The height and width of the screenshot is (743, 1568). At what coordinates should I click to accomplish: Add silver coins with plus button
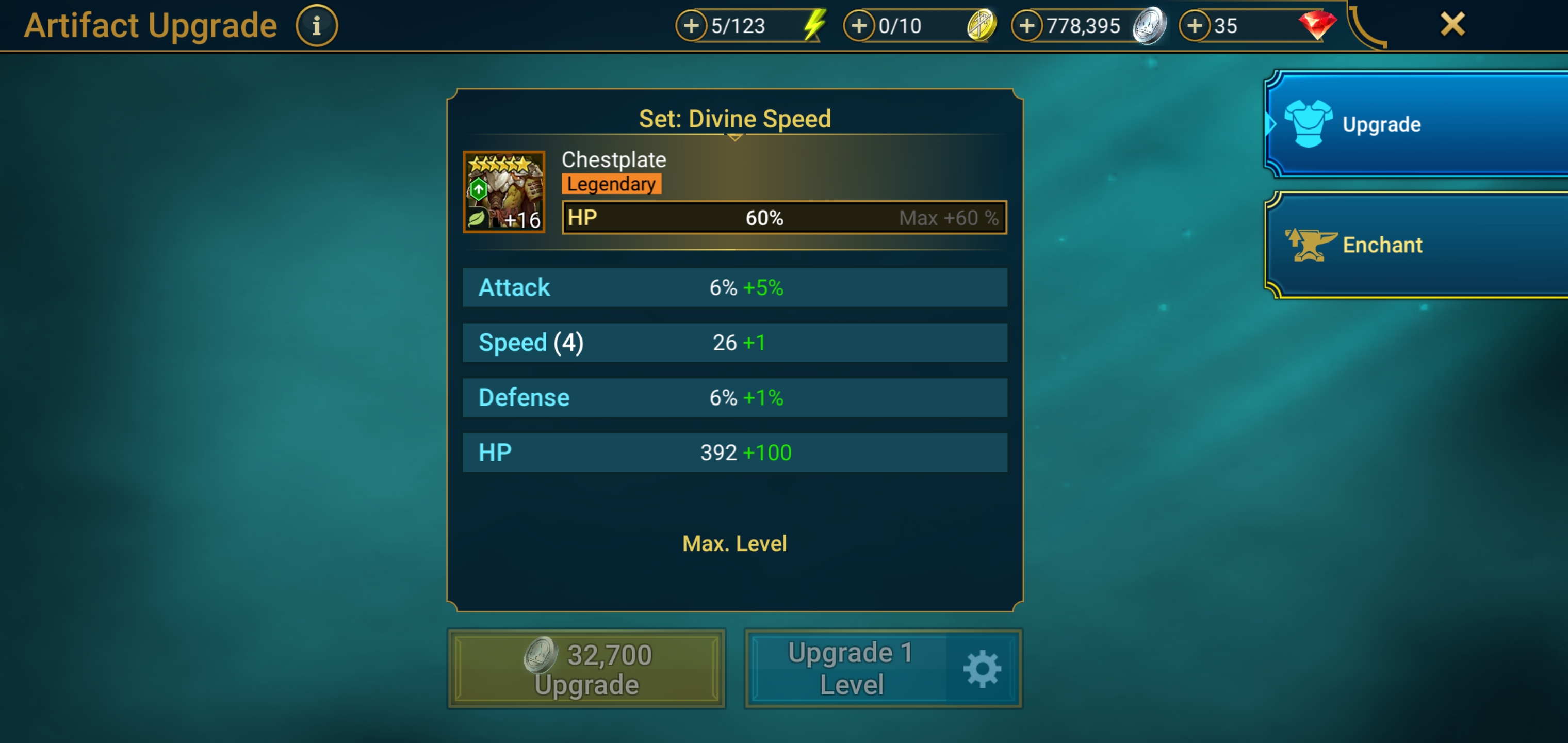[x=1027, y=26]
